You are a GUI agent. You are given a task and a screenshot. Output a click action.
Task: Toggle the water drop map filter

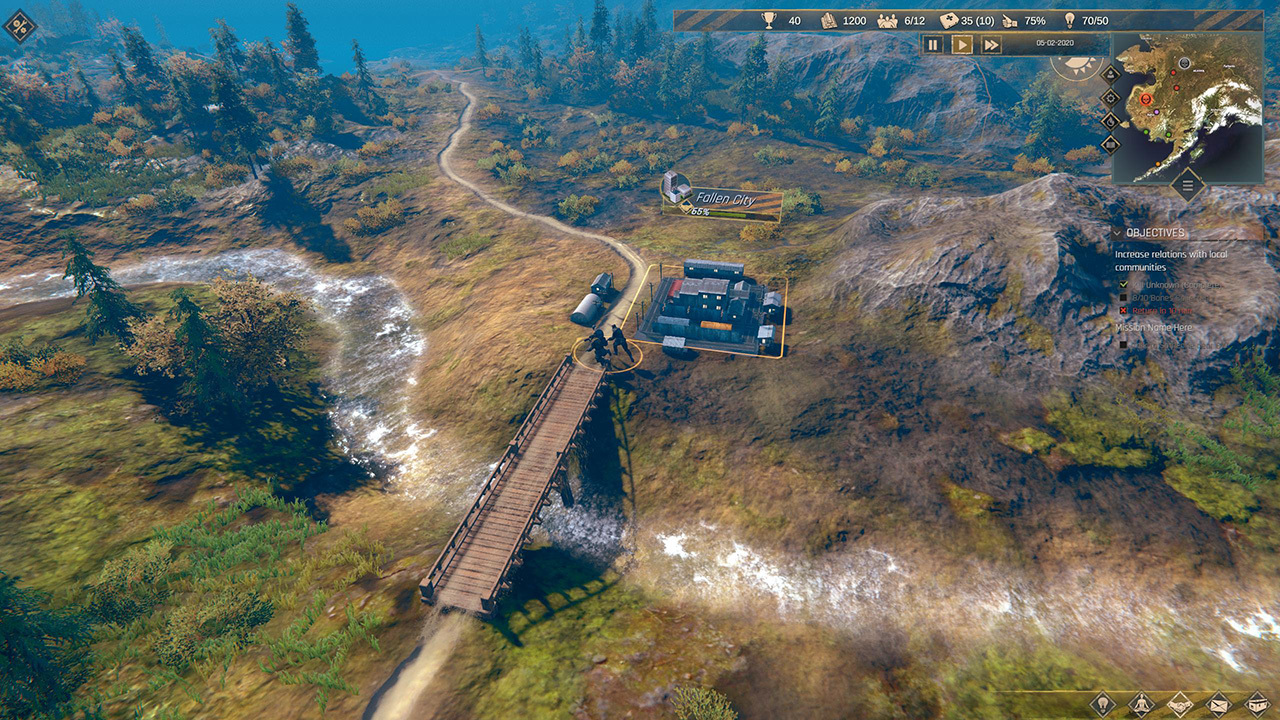pyautogui.click(x=1110, y=74)
